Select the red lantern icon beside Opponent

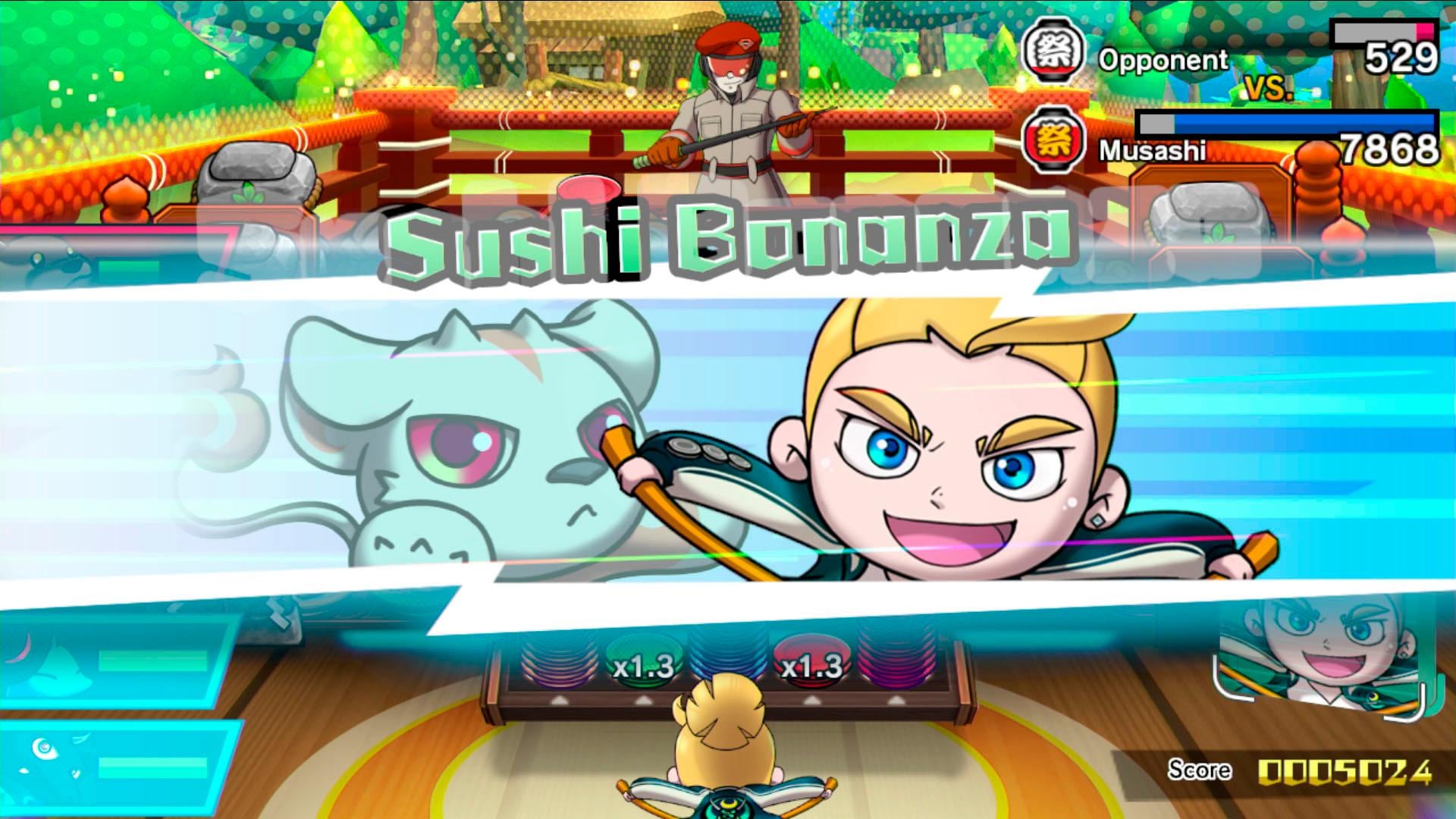pos(1054,52)
